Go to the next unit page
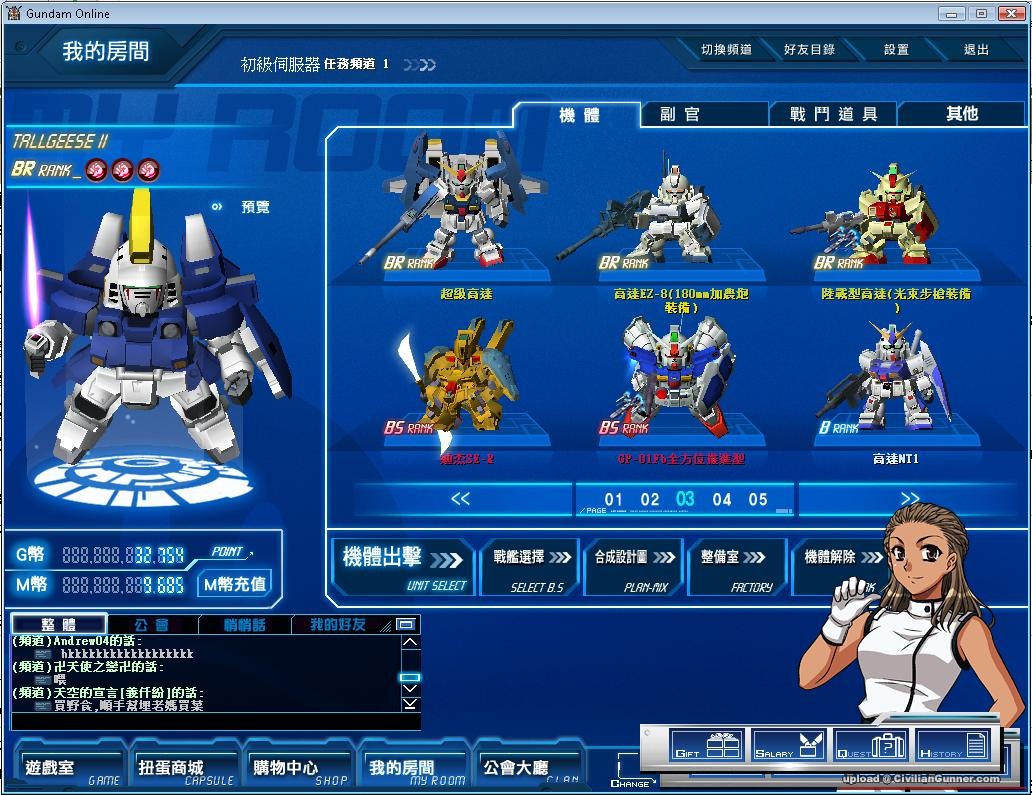Screen dimensions: 1032x795 pyautogui.click(x=909, y=498)
